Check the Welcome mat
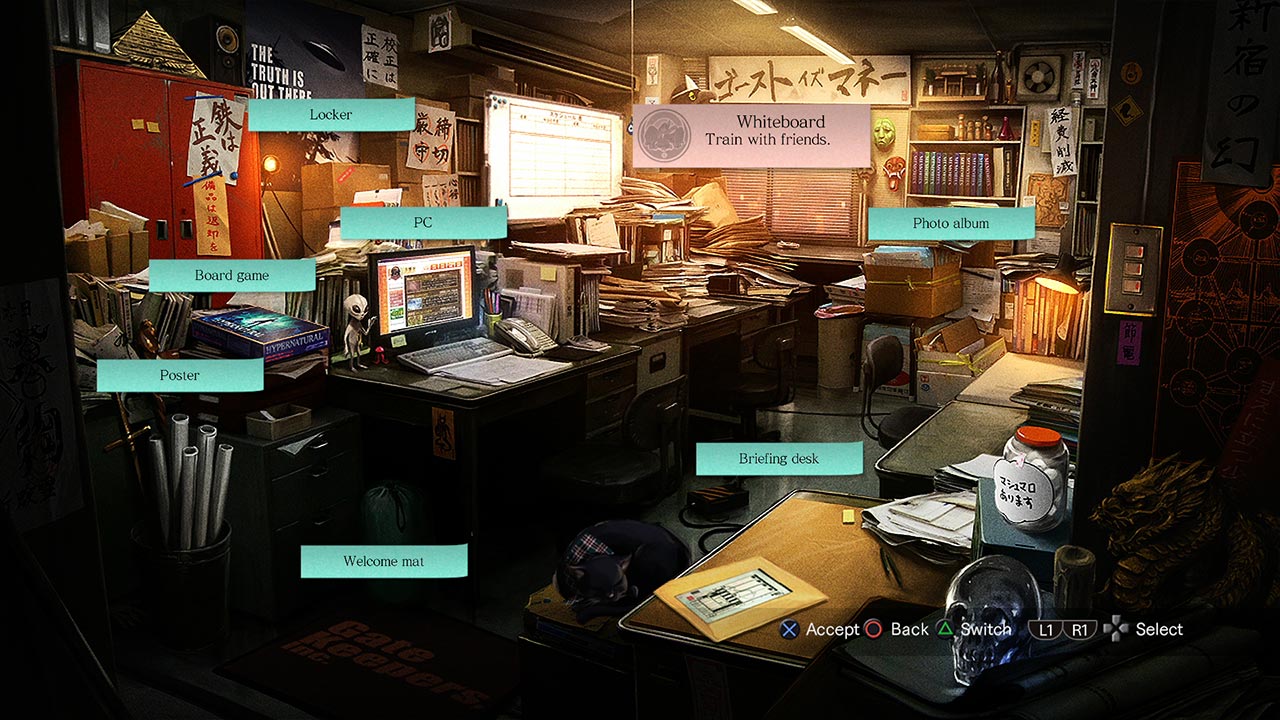This screenshot has height=720, width=1280. tap(383, 561)
